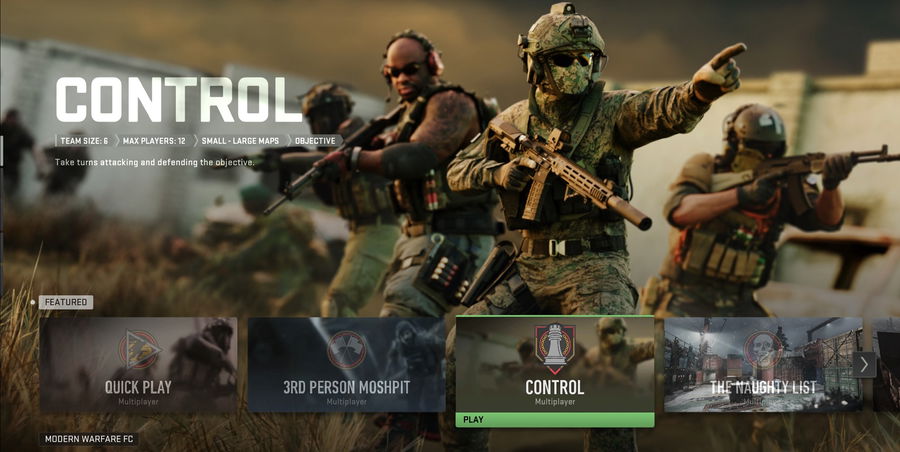Choose the 3rd Person Moshpit playlist

point(346,365)
